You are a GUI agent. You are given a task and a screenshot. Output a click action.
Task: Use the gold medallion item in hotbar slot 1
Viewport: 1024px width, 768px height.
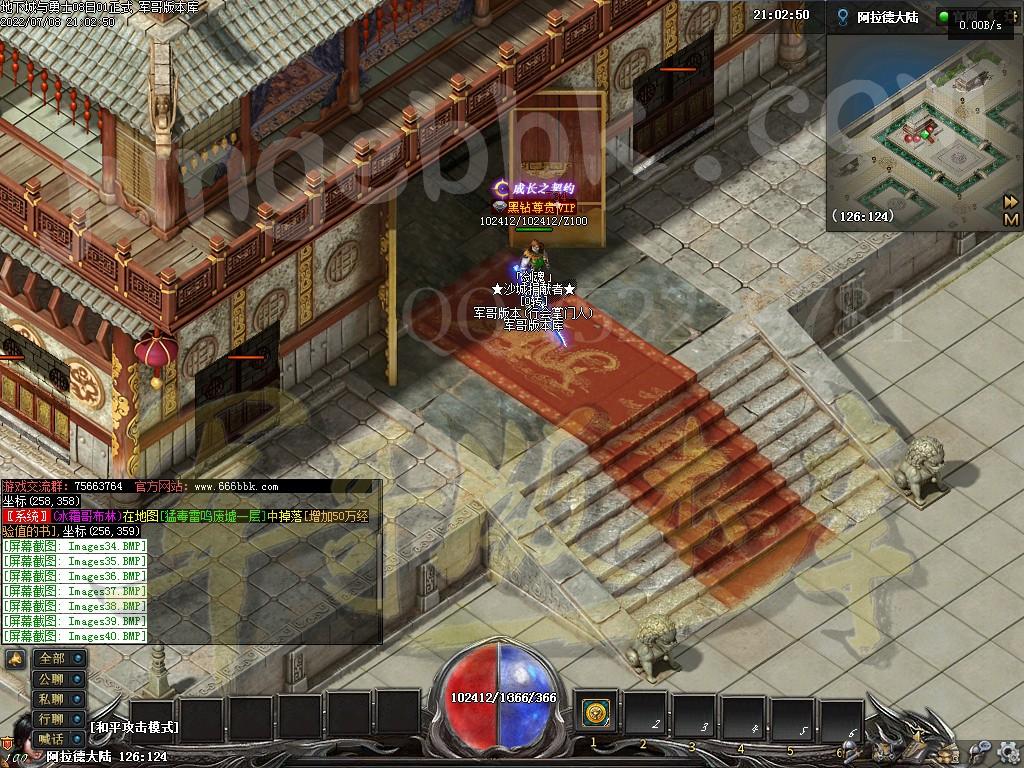point(597,714)
